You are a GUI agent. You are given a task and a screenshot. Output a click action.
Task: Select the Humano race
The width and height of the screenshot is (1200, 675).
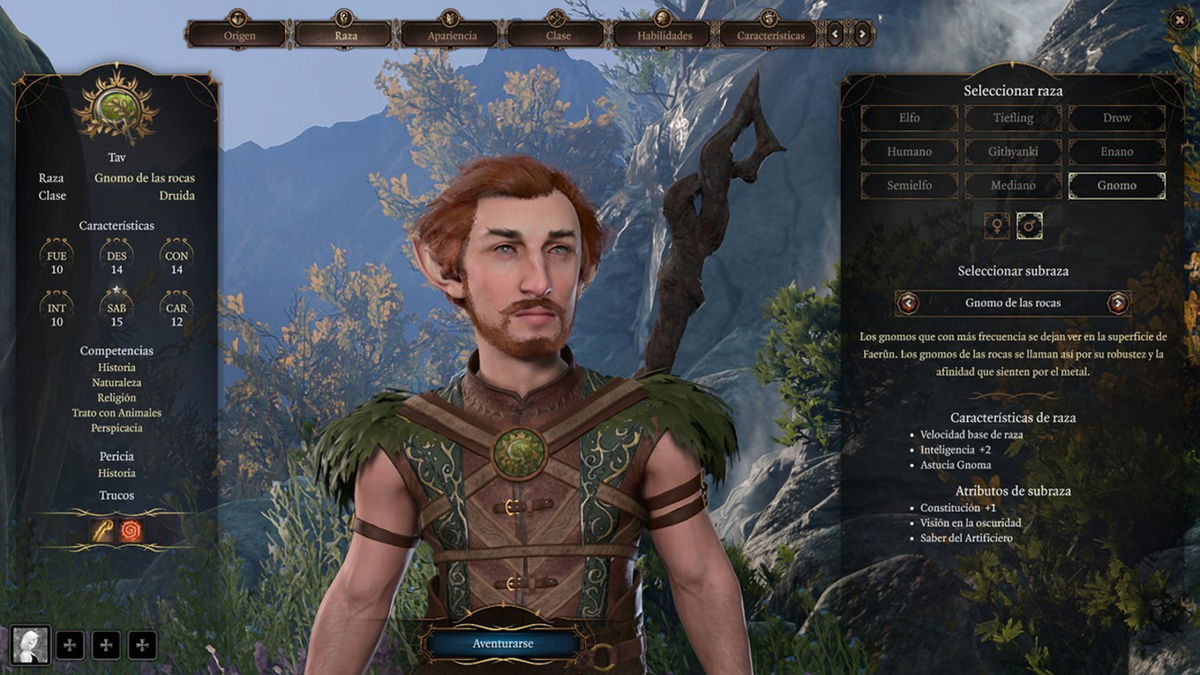pyautogui.click(x=909, y=152)
